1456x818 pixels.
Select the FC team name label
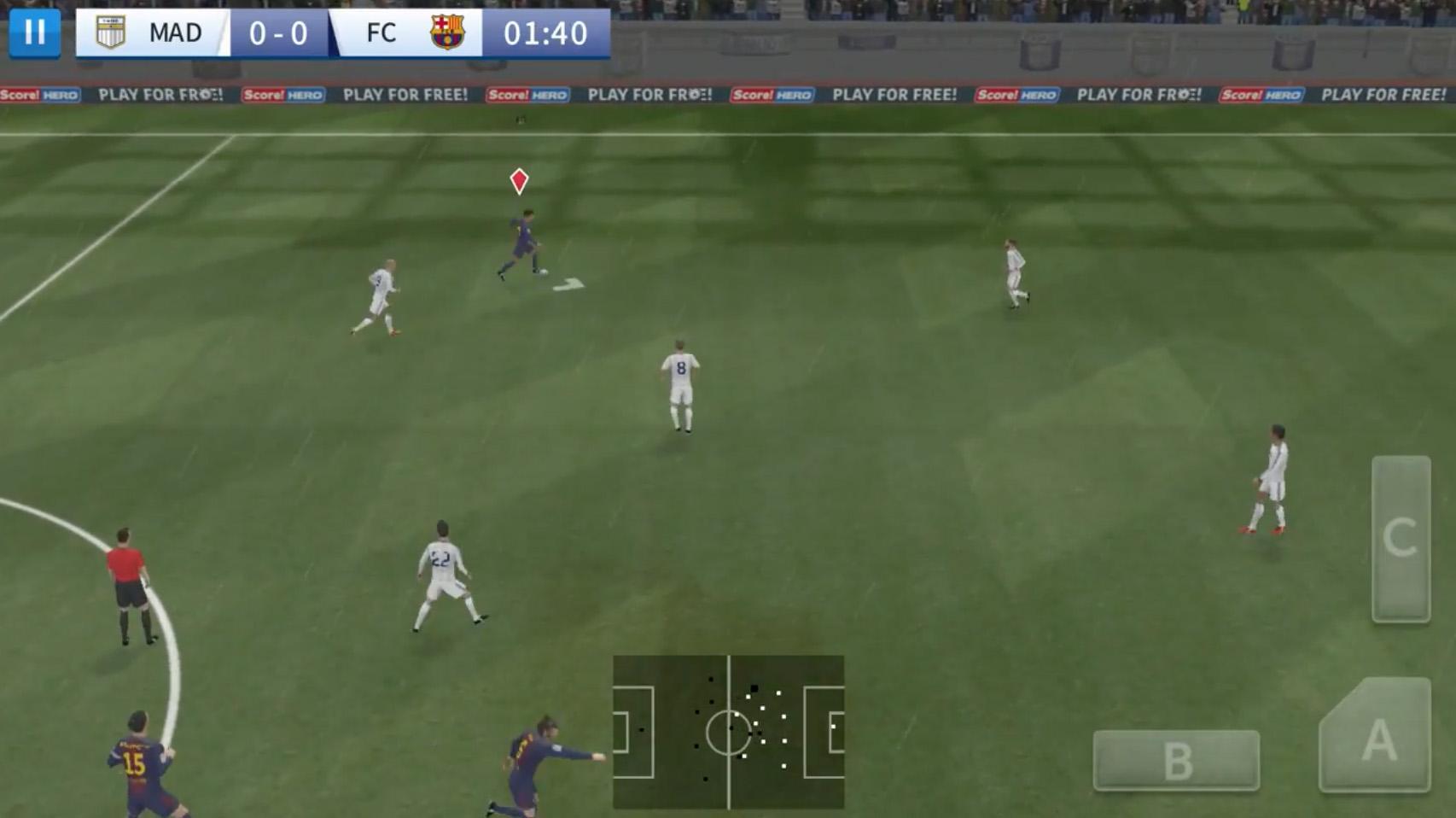[379, 33]
